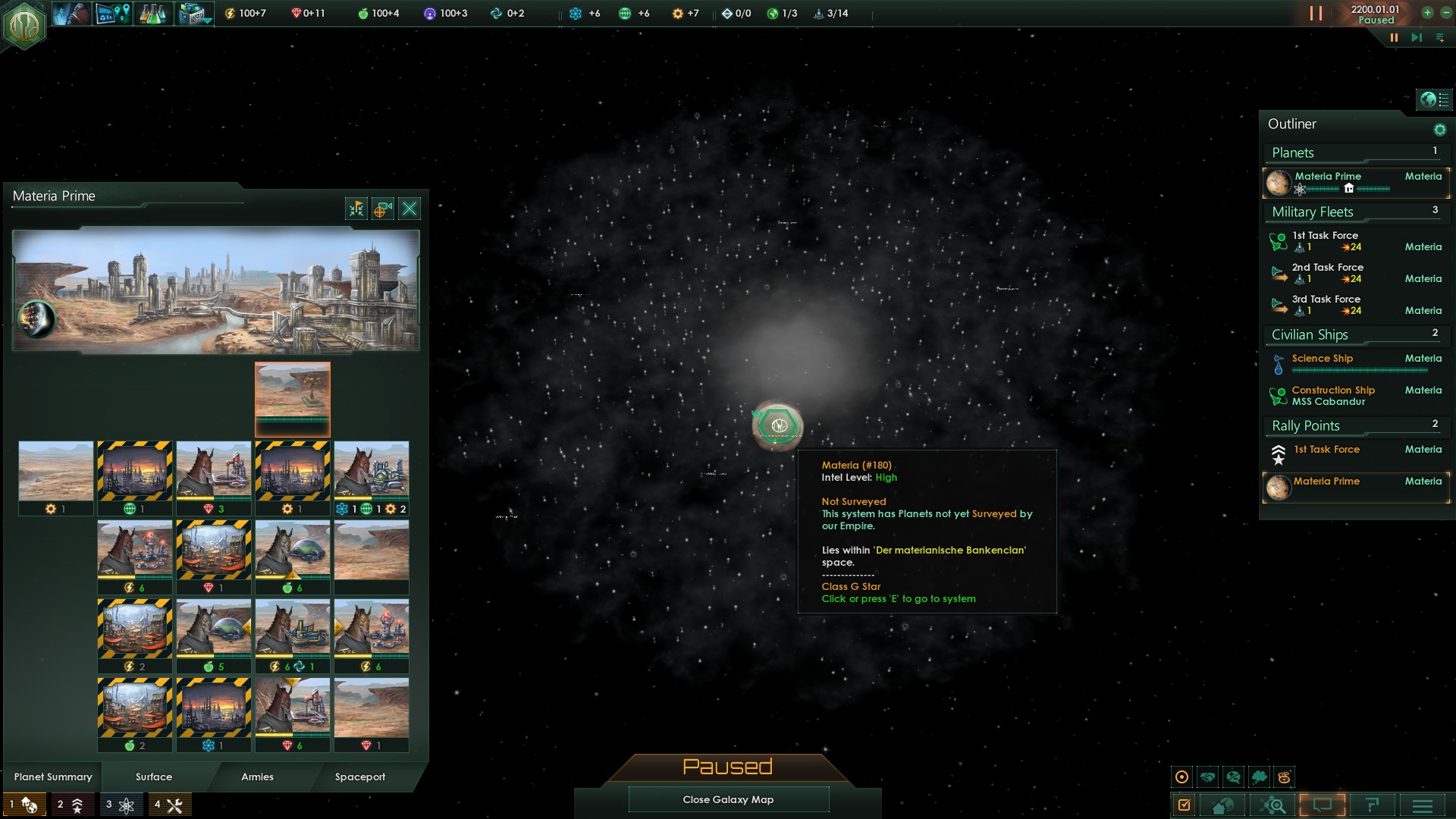This screenshot has width=1456, height=819.
Task: Open the empire emblem menu
Action: pos(24,24)
